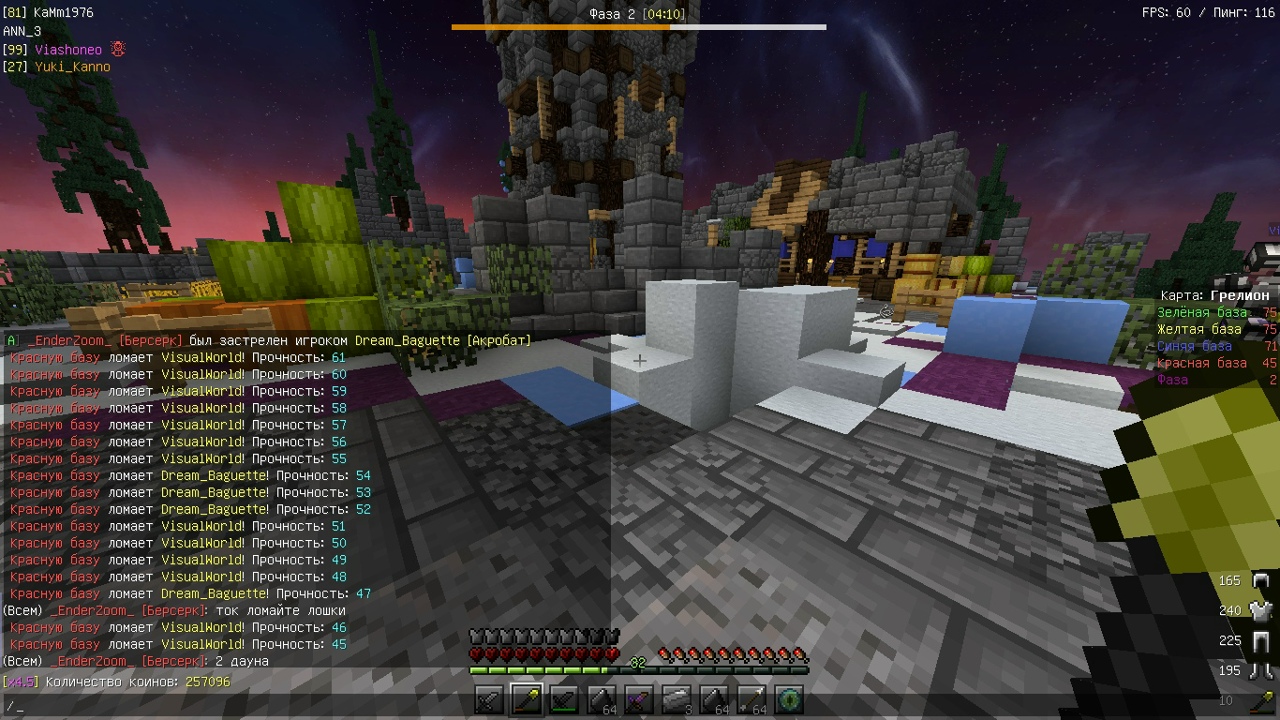Viewport: 1280px width, 720px height.
Task: Pick Yuki_Kanno in the team list
Action: coord(72,67)
